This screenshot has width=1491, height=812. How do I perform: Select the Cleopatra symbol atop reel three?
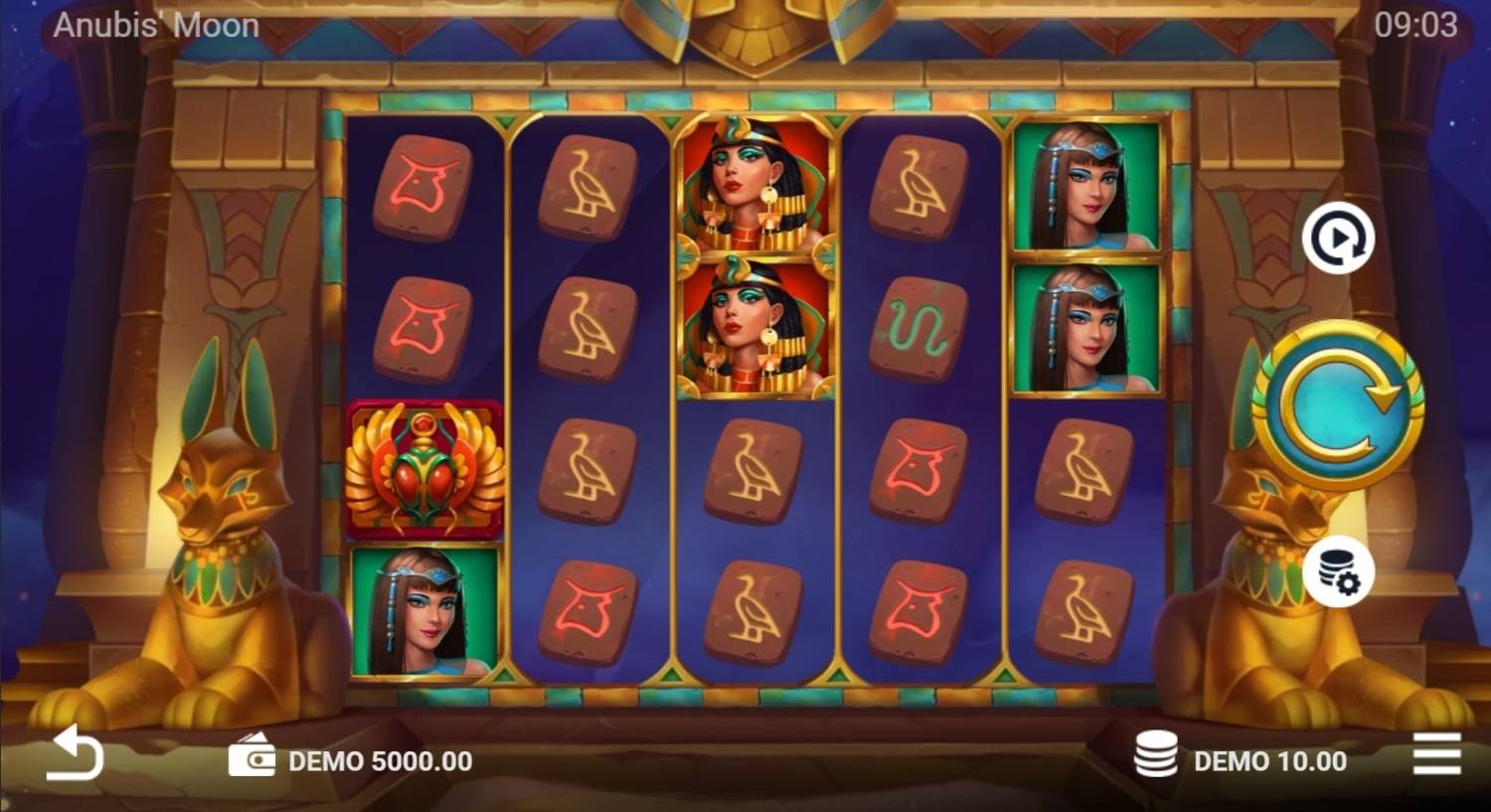coord(752,189)
